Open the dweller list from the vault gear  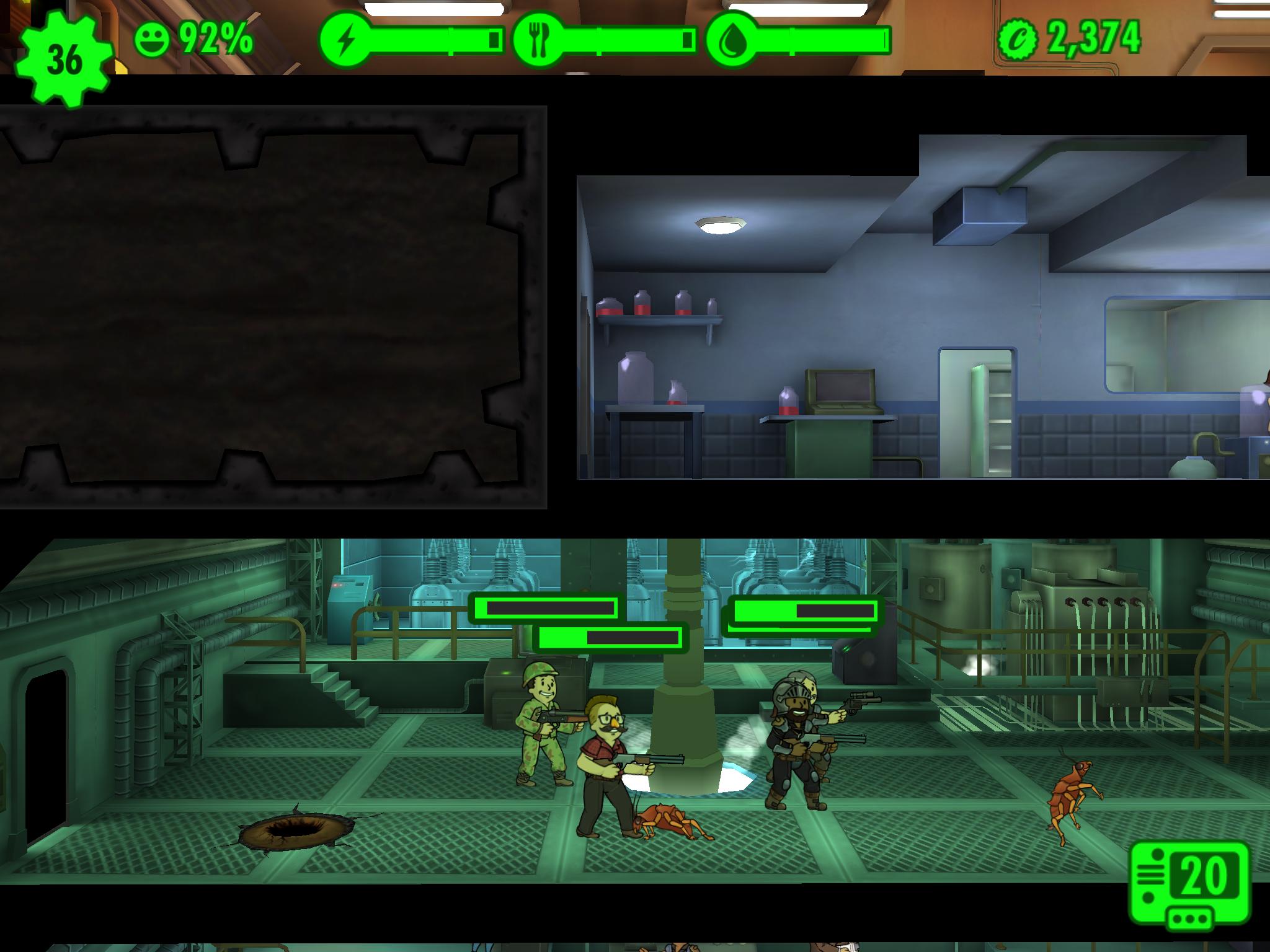click(x=64, y=60)
